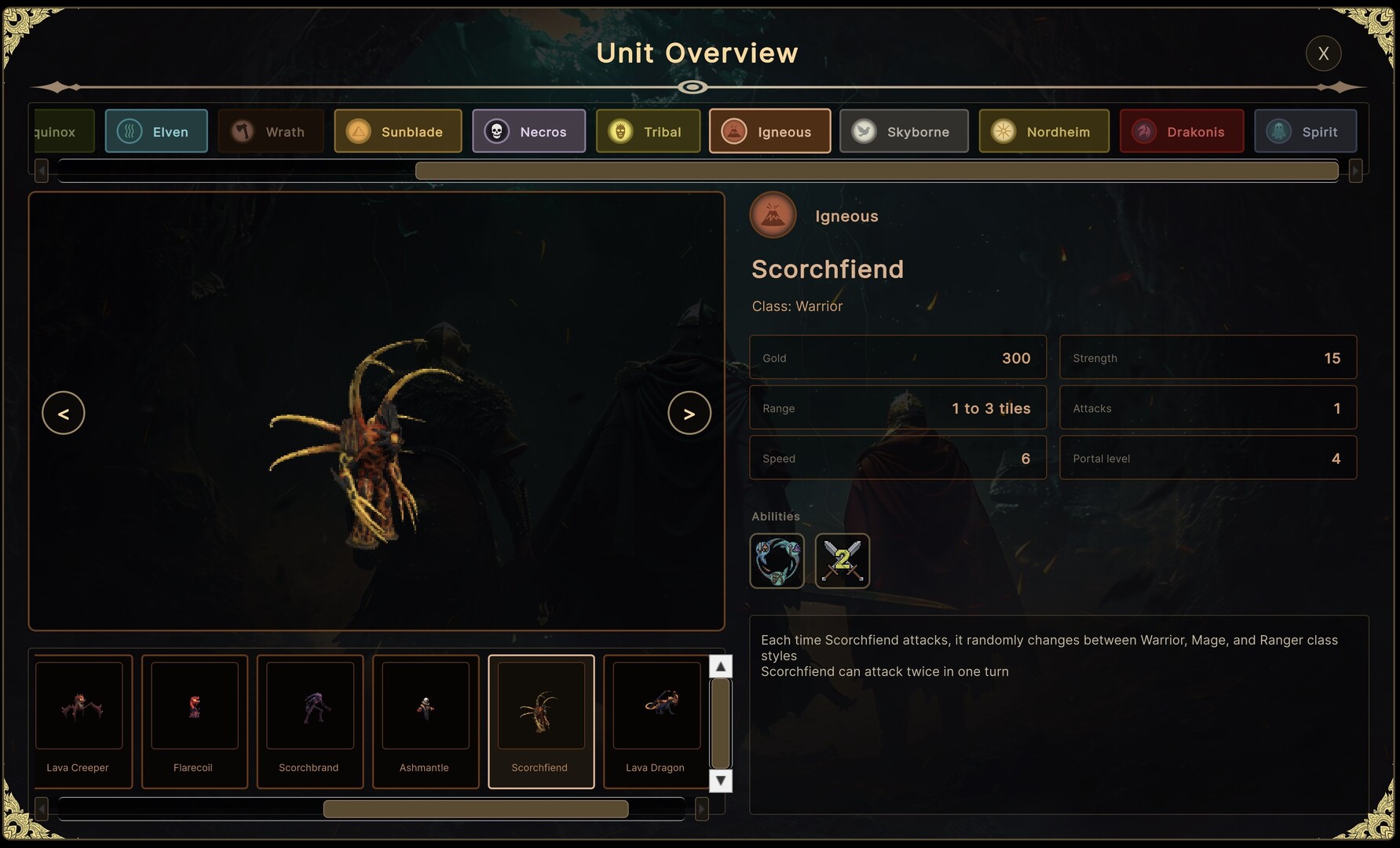Click the crossed swords double-attack ability icon
The height and width of the screenshot is (848, 1400).
[x=843, y=561]
